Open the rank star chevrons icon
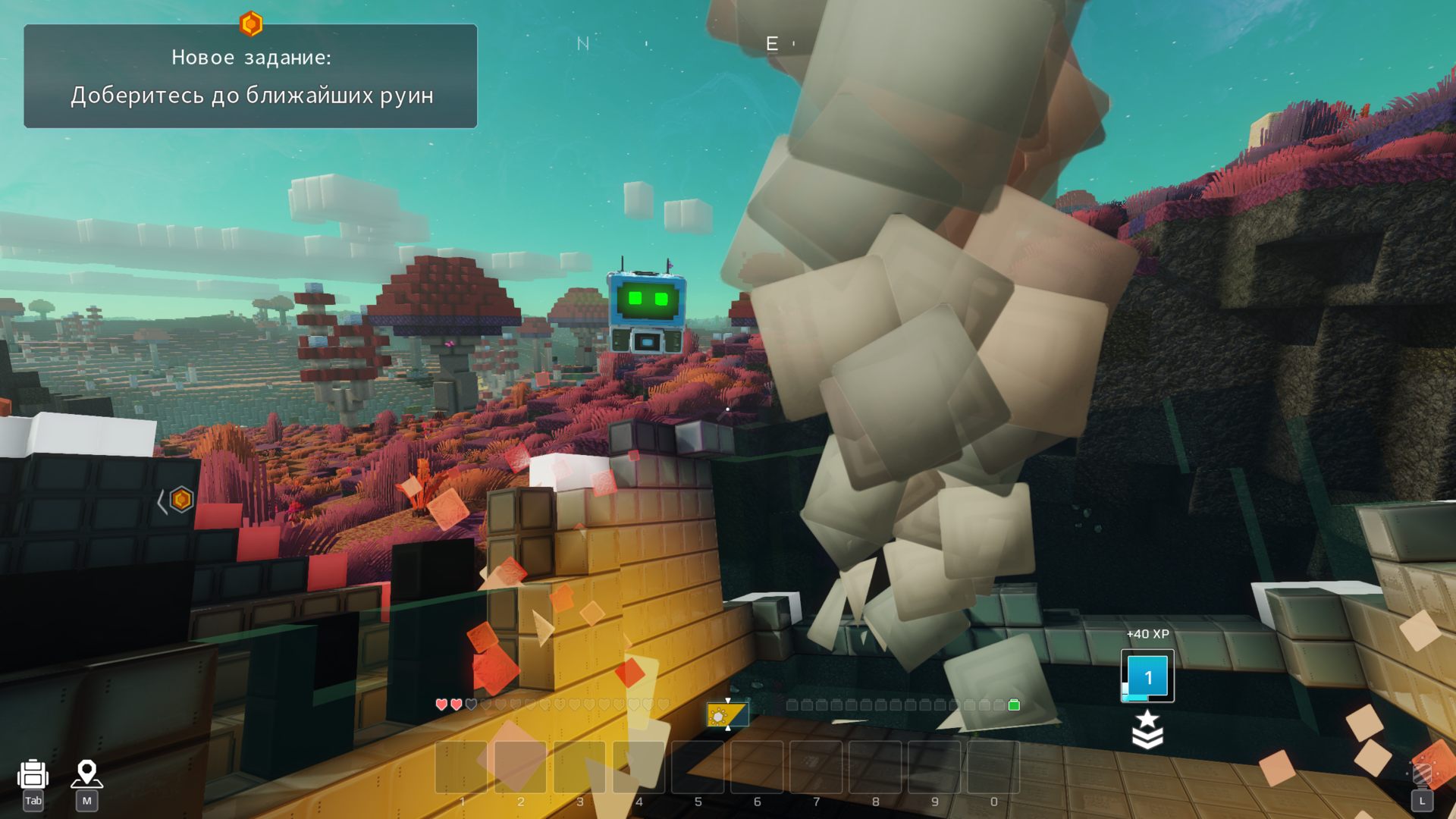The width and height of the screenshot is (1456, 819). (1147, 729)
